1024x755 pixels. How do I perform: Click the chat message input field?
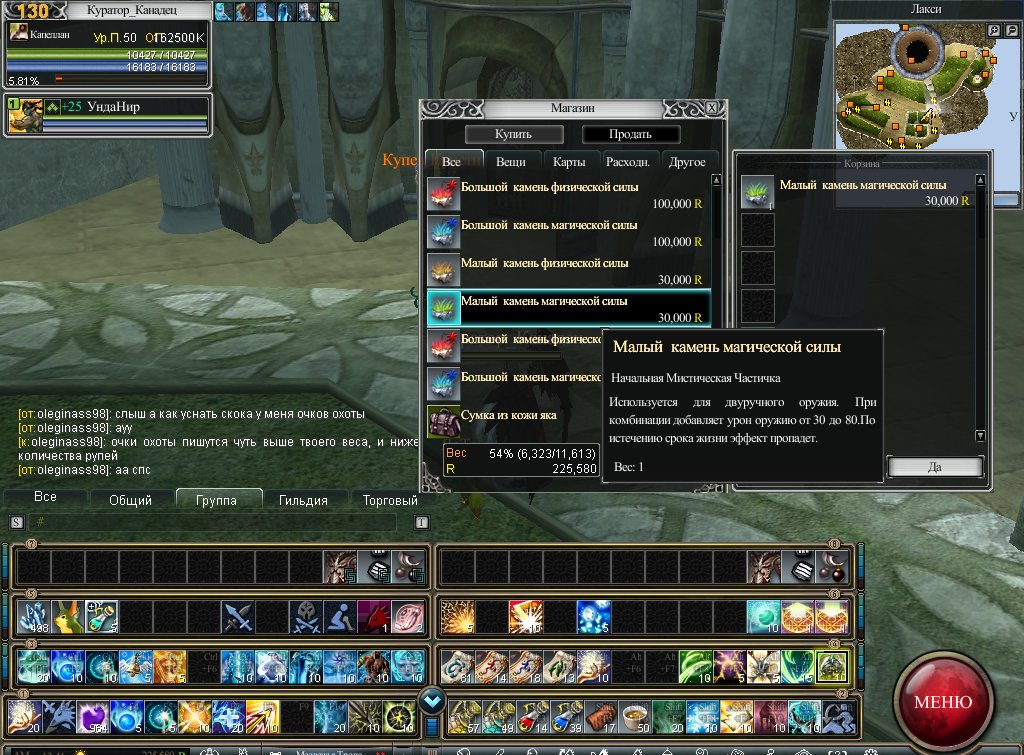coord(215,522)
